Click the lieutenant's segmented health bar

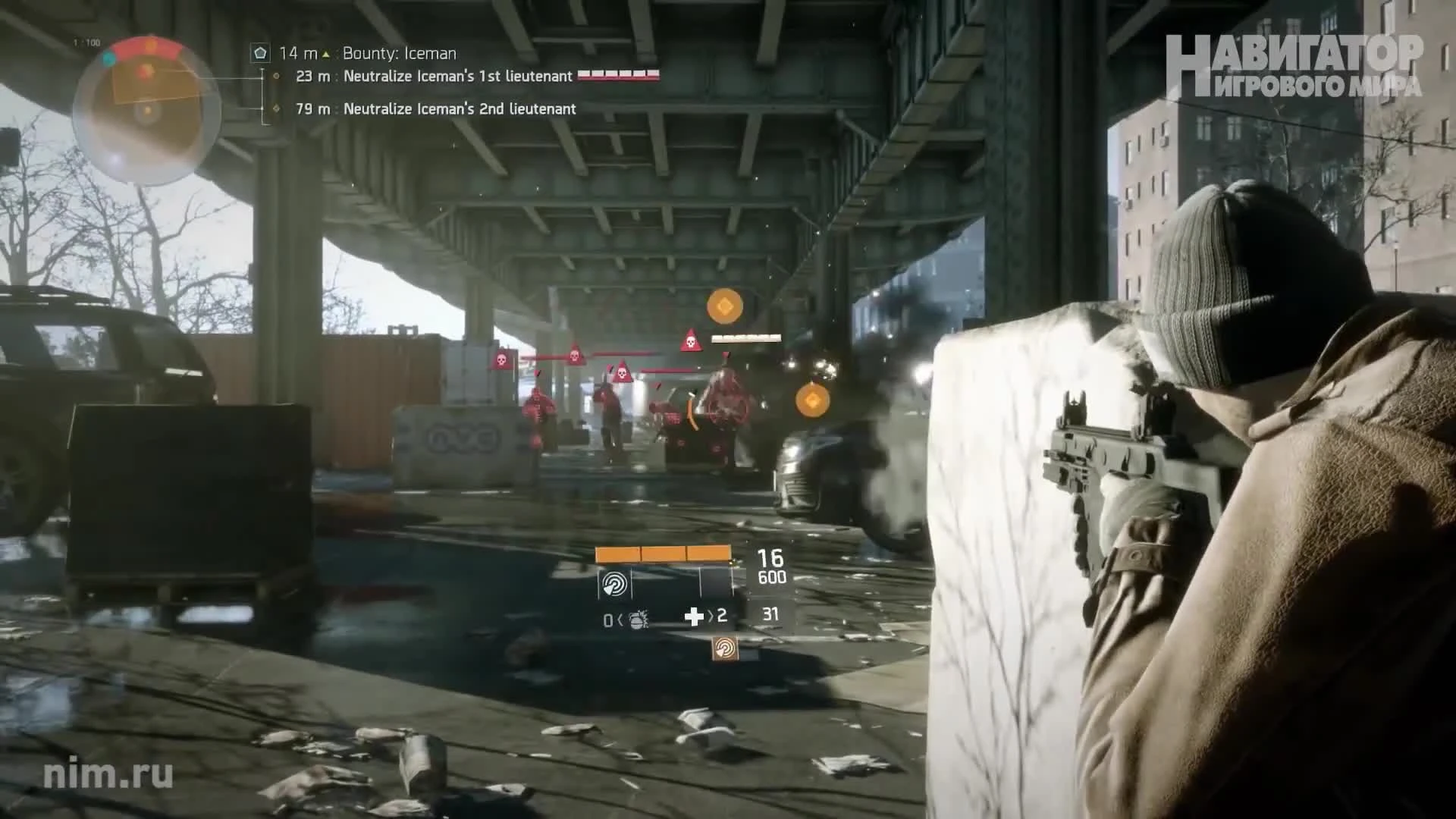[619, 76]
